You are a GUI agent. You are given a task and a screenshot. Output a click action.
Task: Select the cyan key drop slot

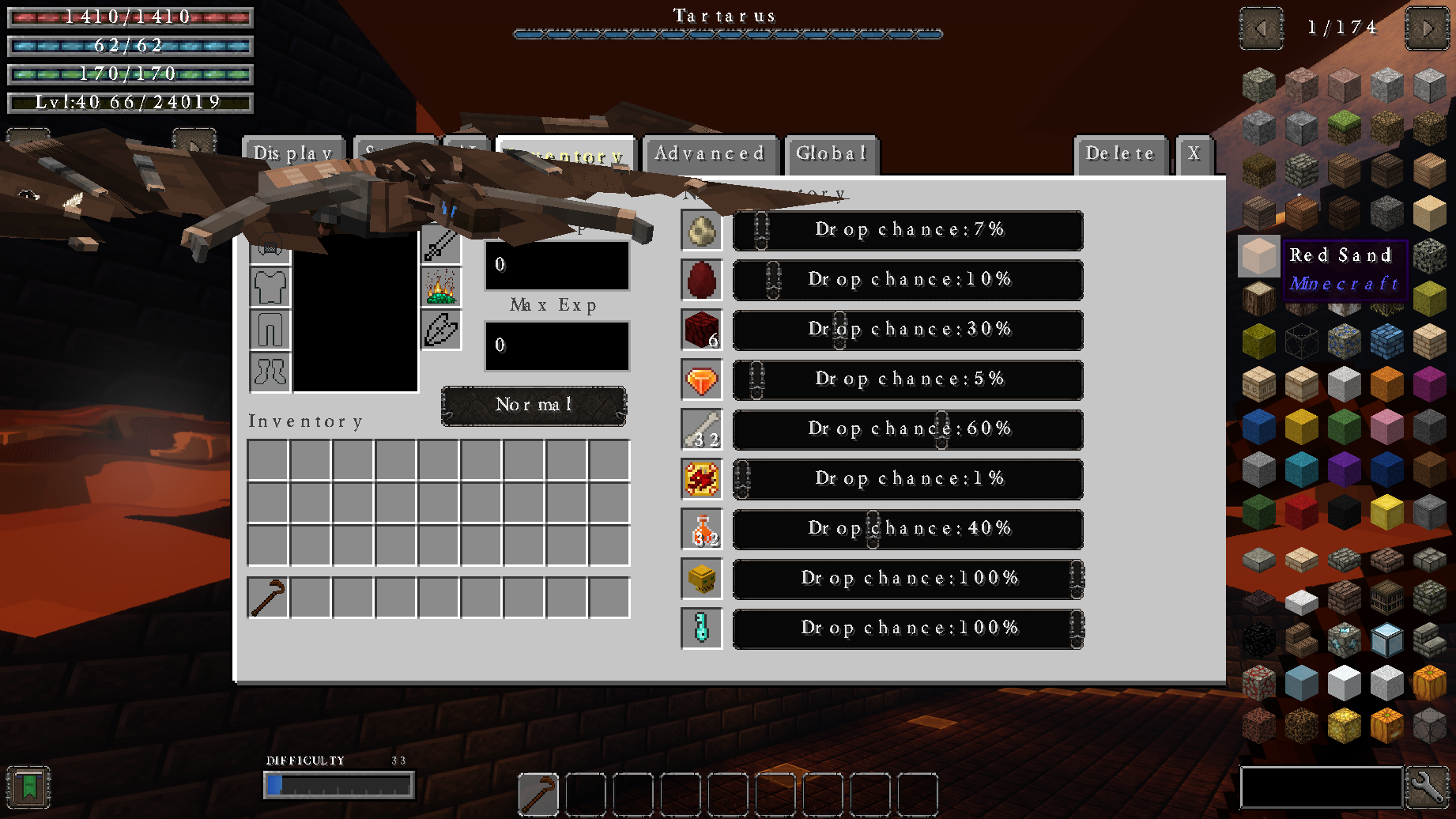pos(701,629)
